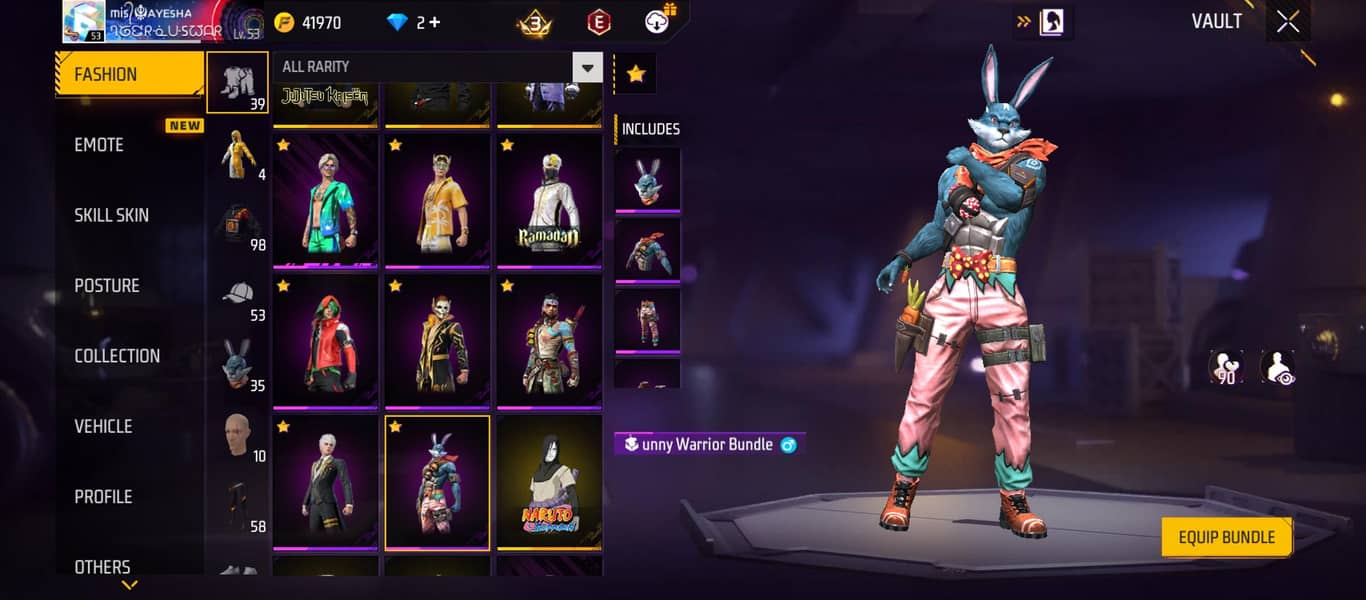The image size is (1366, 600).
Task: Pick the bunny head included item
Action: tap(647, 181)
